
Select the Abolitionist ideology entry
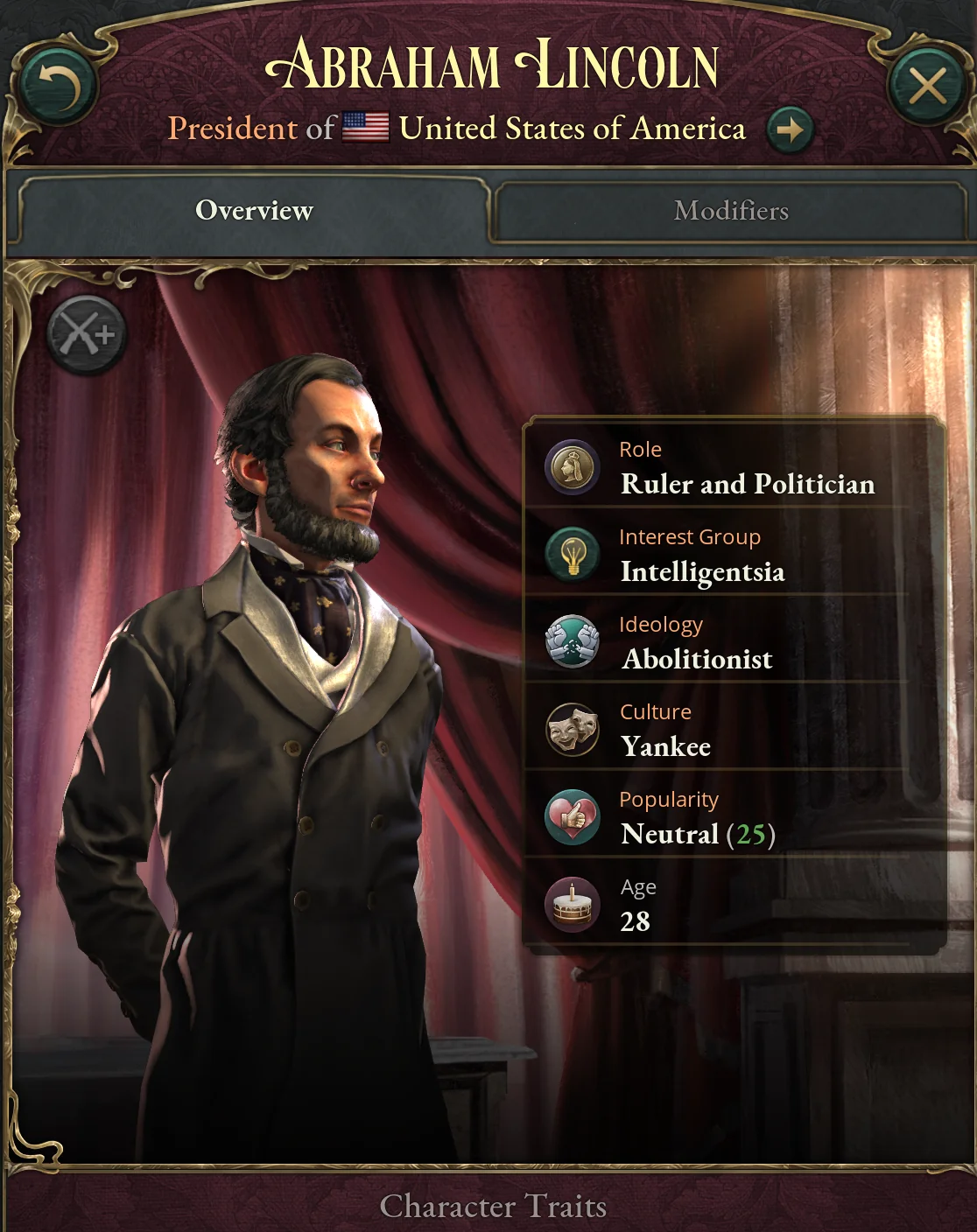[697, 659]
